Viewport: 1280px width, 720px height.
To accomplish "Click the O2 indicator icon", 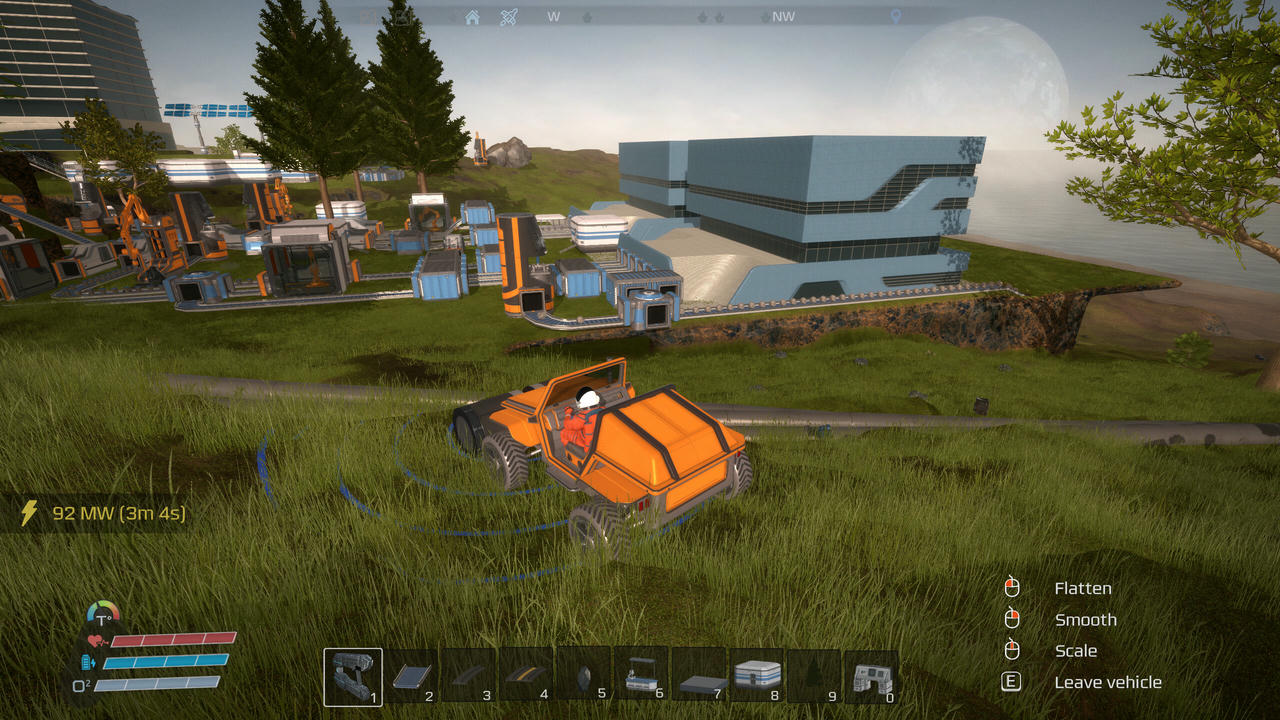I will coord(80,684).
